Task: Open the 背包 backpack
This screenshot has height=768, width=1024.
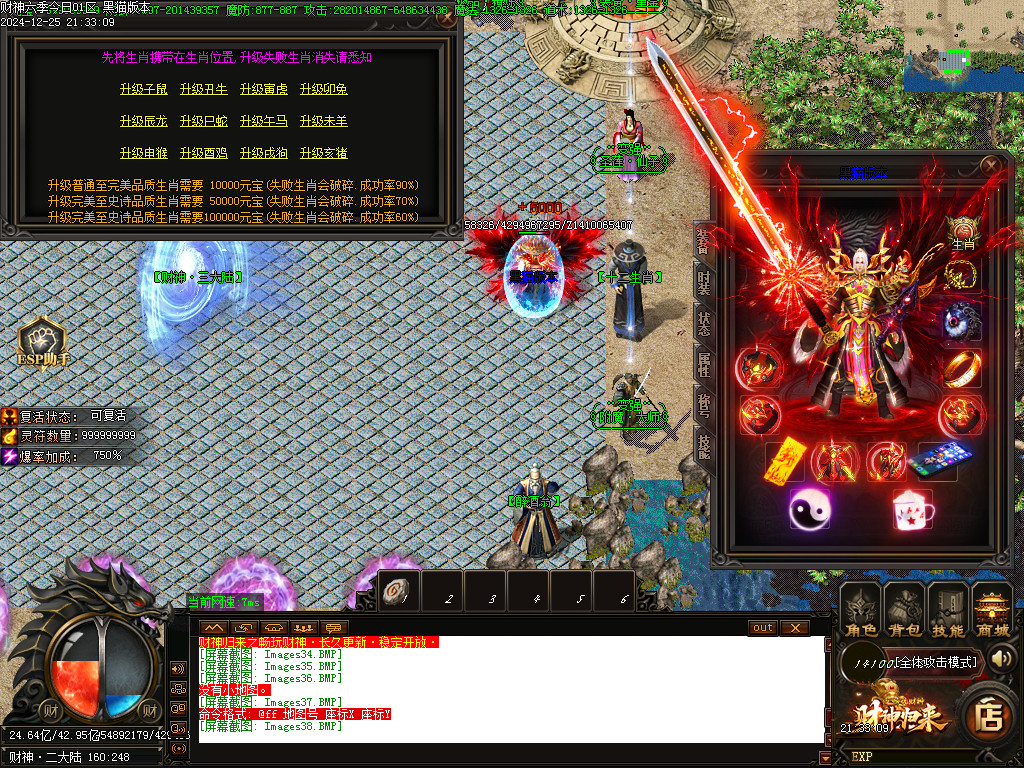Action: tap(903, 611)
